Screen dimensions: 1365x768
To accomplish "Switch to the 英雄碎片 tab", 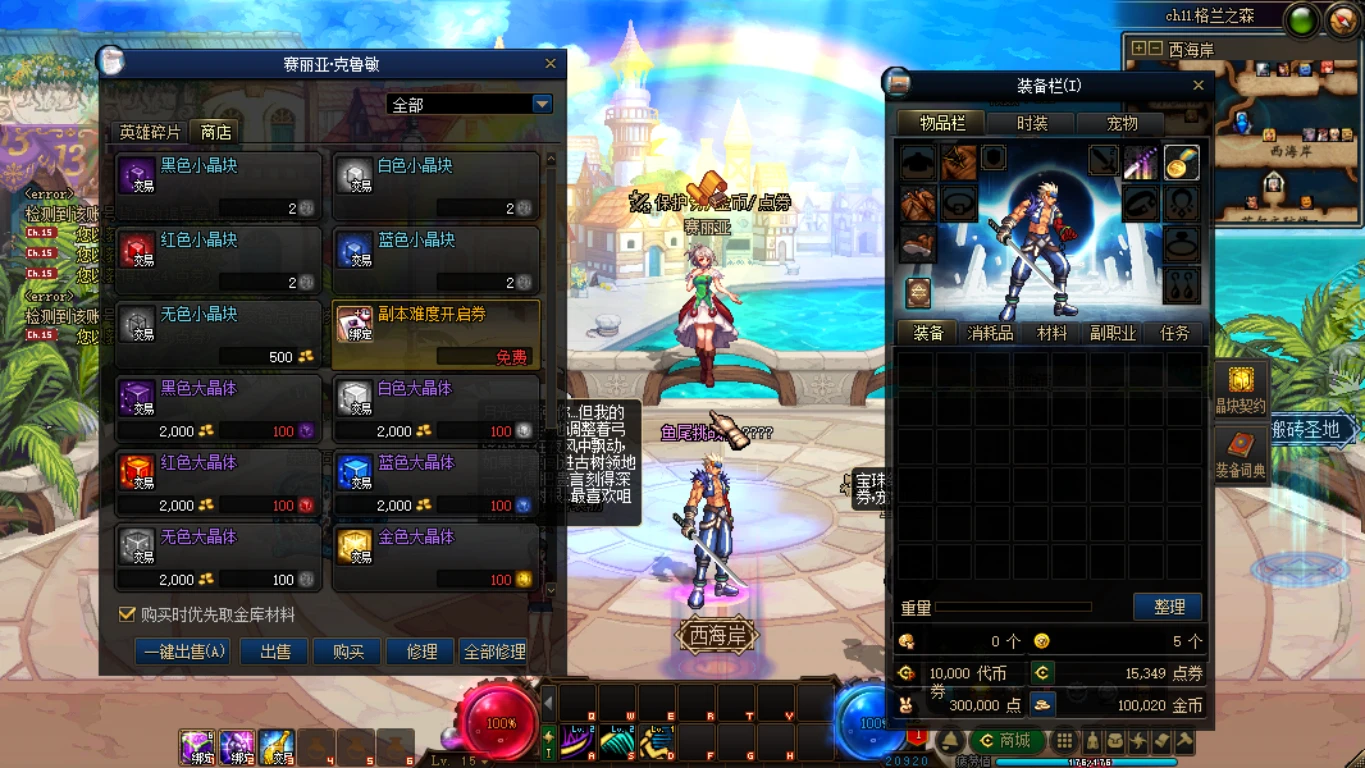I will (150, 132).
